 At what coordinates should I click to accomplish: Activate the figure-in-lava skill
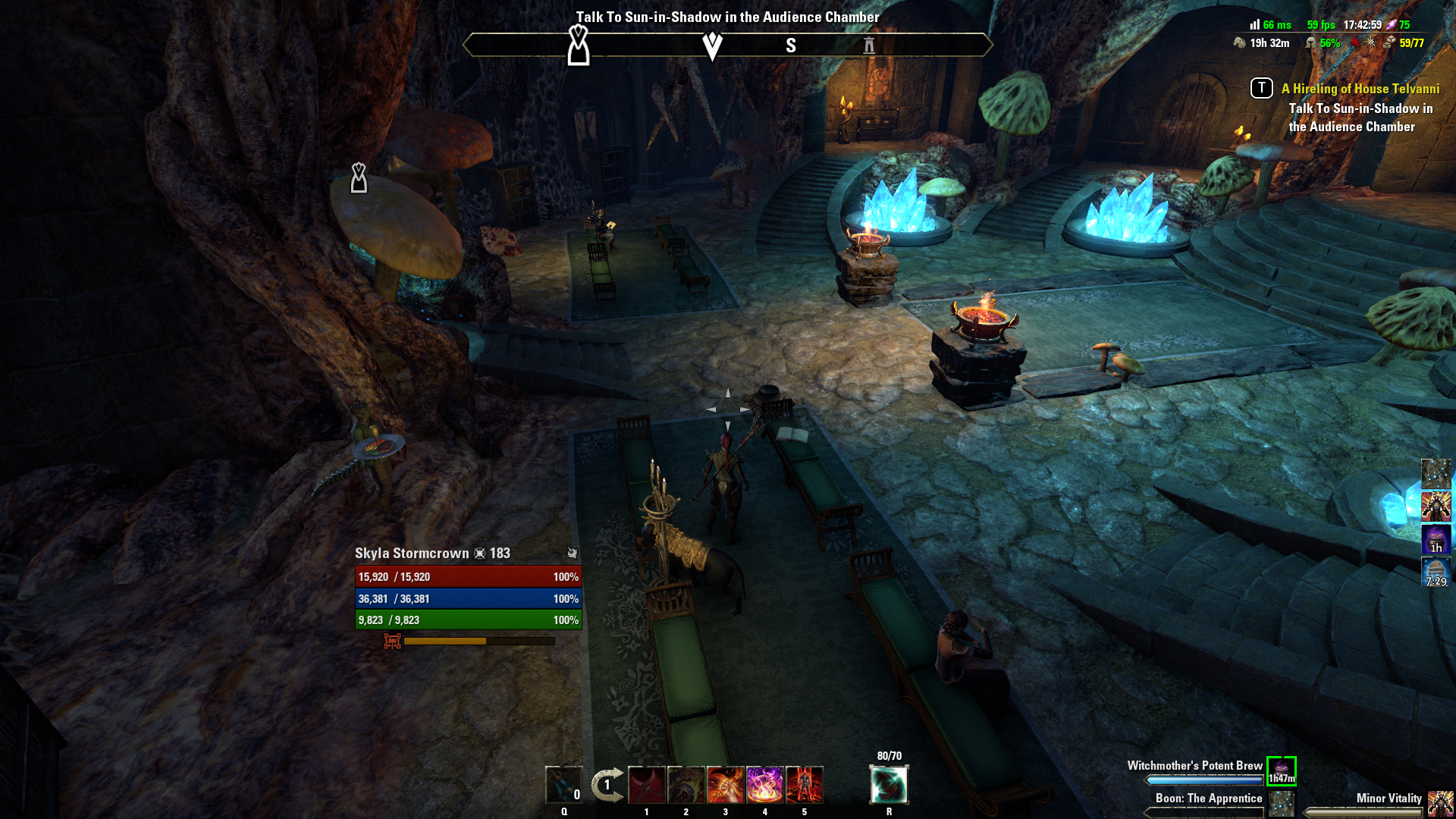click(805, 785)
